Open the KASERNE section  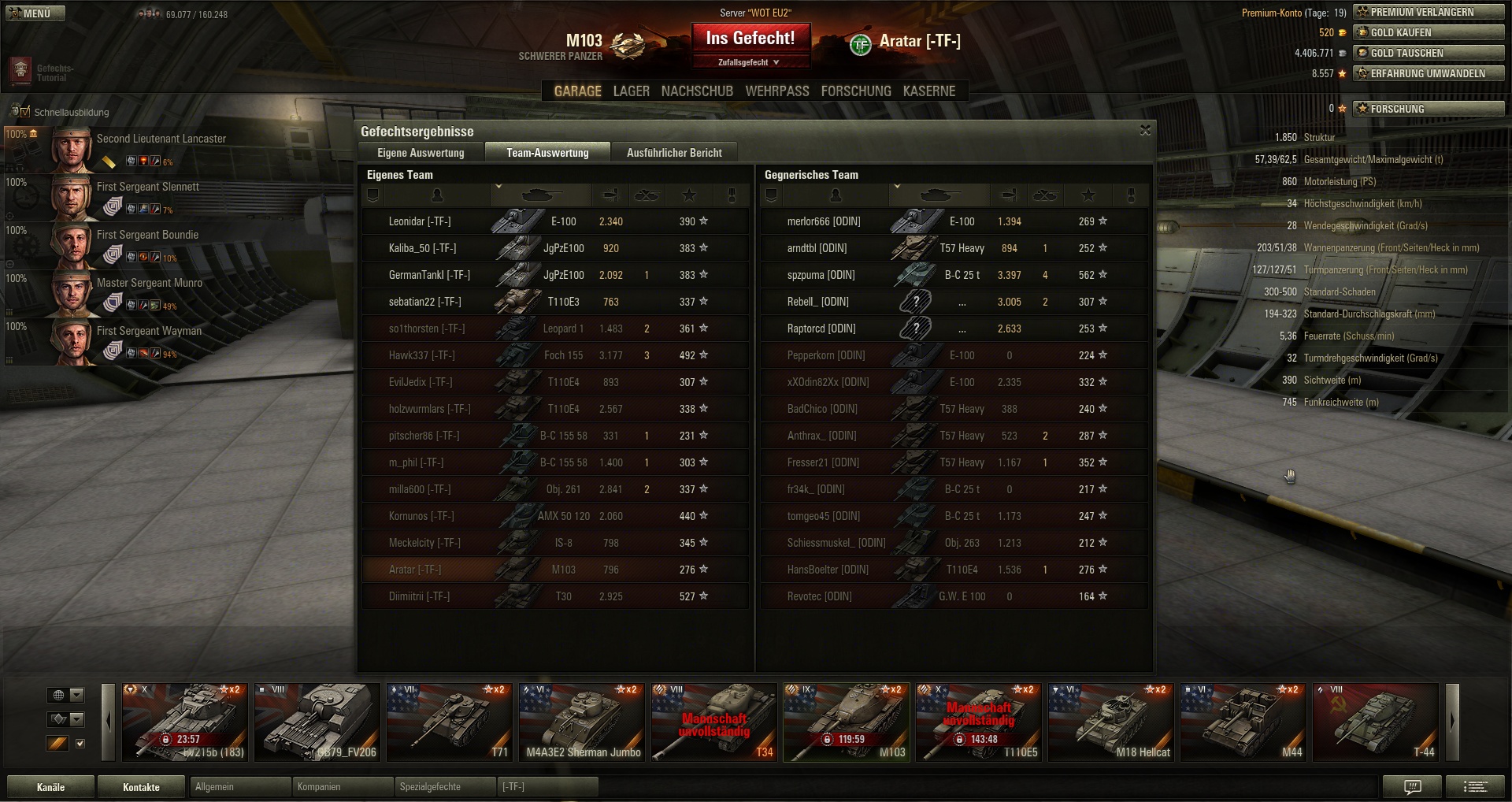click(x=929, y=91)
